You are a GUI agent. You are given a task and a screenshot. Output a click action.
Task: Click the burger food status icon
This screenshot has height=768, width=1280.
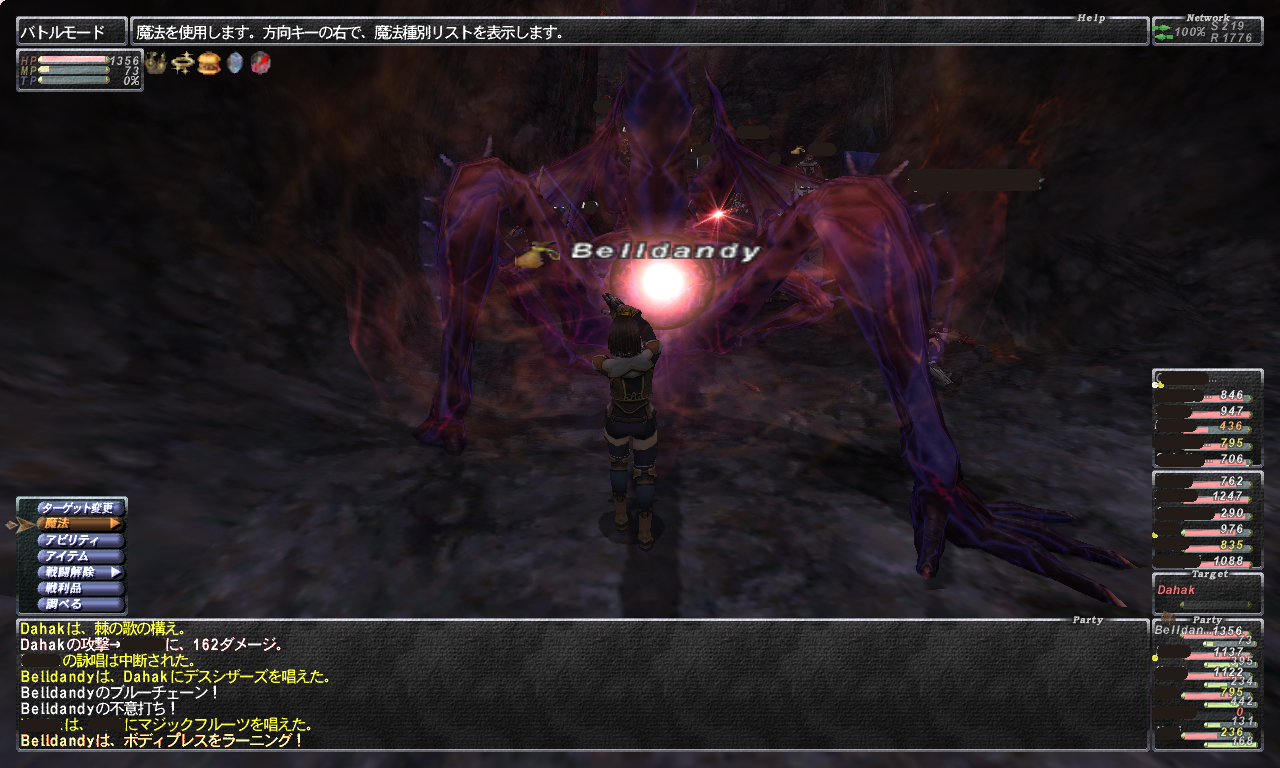(209, 64)
